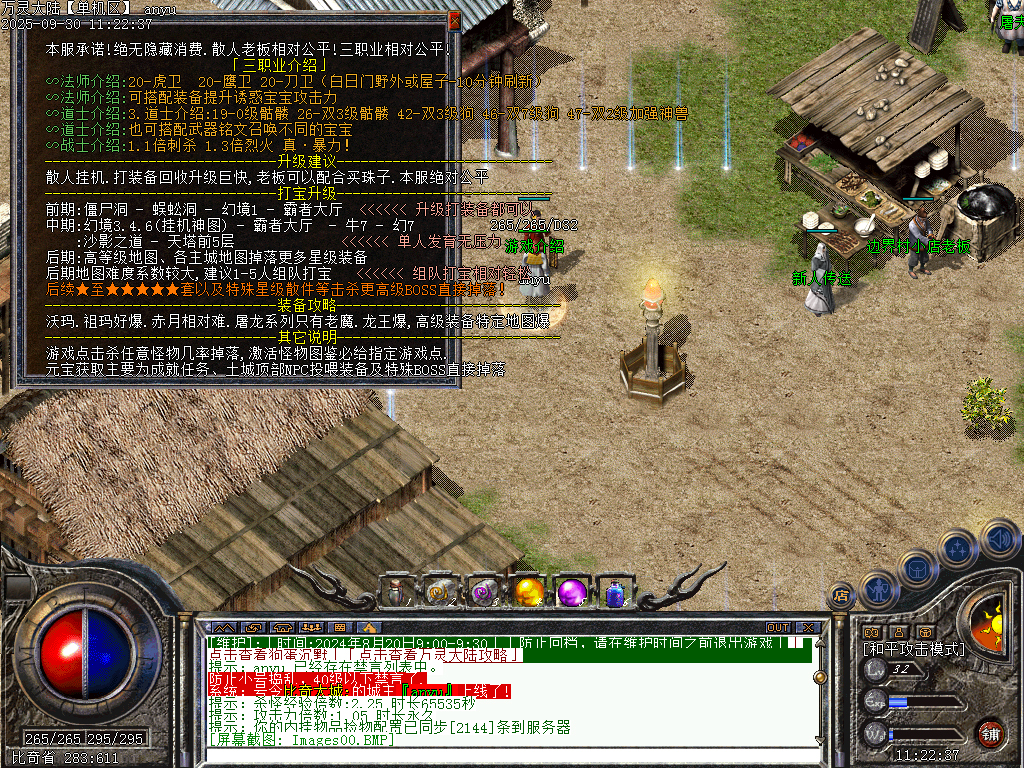The width and height of the screenshot is (1024, 768).
Task: Open the 店 shop round button
Action: (841, 597)
